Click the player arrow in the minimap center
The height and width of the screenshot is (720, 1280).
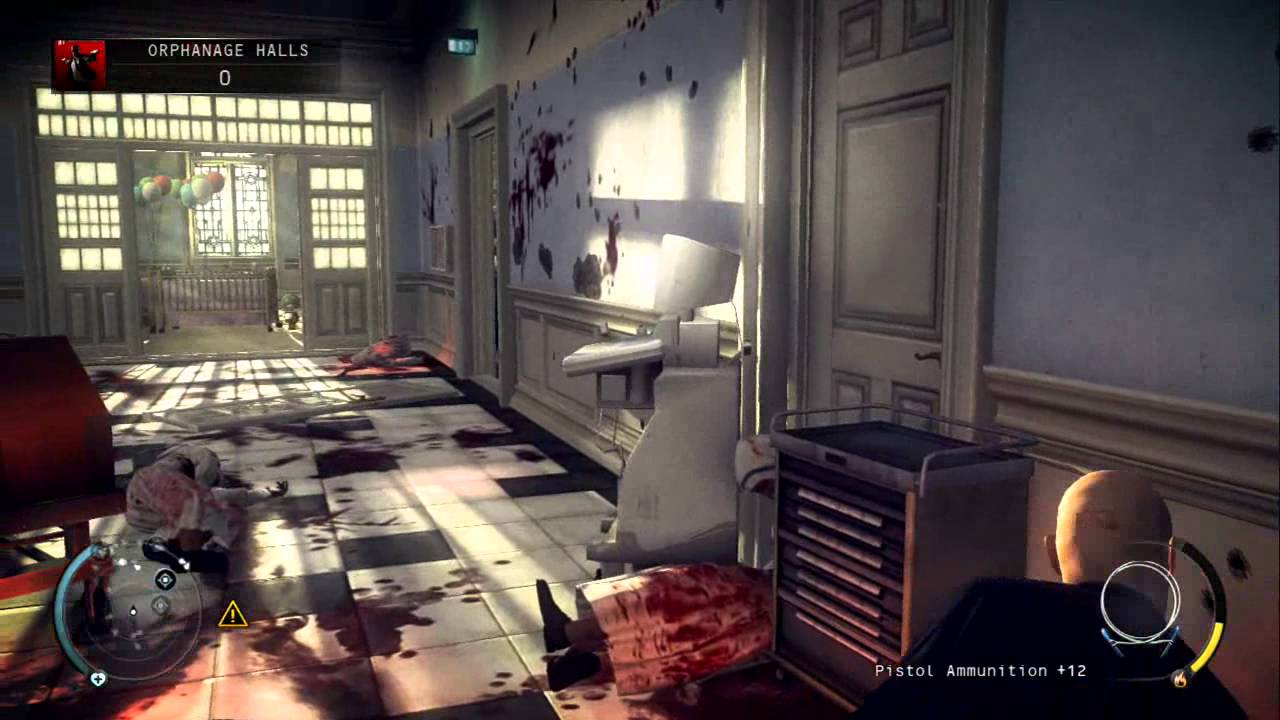pyautogui.click(x=133, y=609)
